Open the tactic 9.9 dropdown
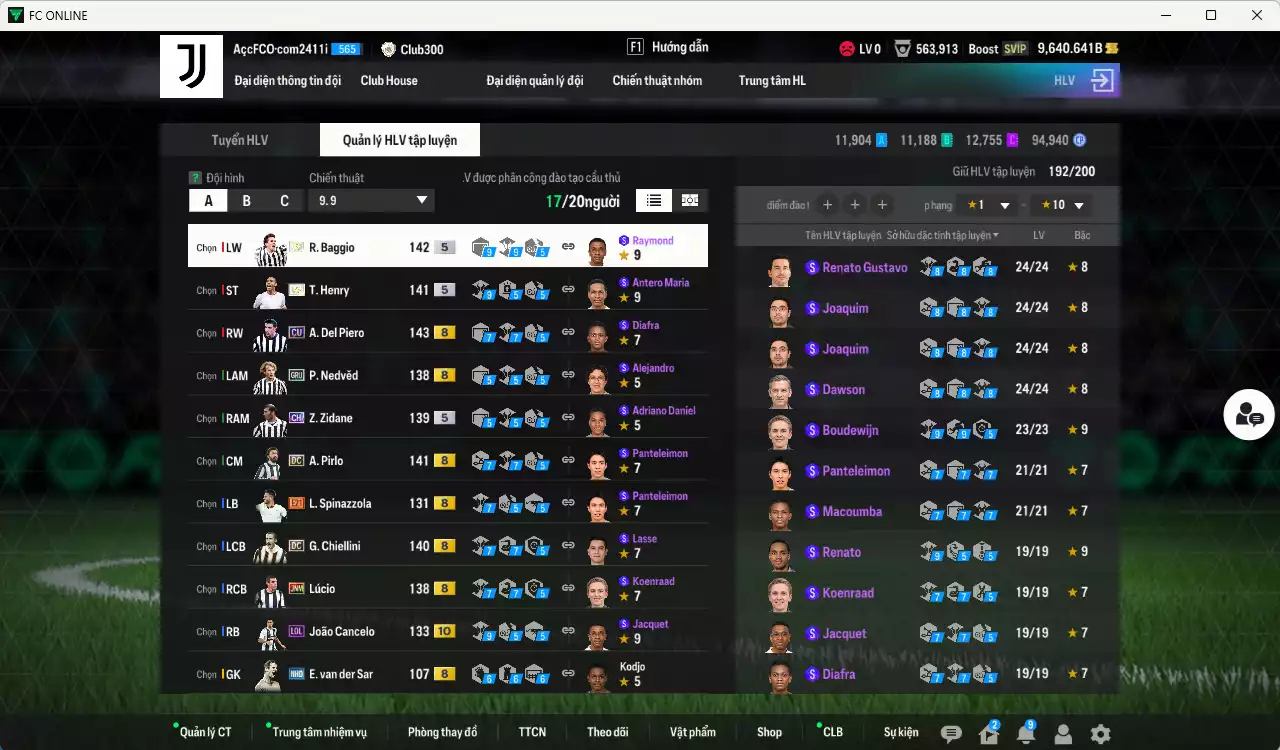1280x750 pixels. [370, 200]
